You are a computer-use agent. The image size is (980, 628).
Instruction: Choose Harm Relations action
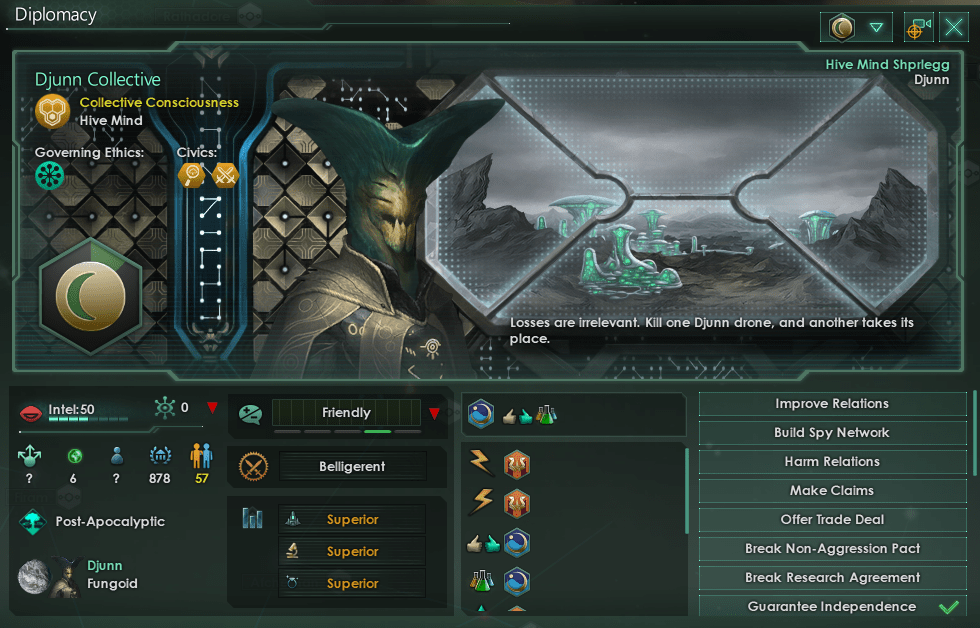click(832, 462)
